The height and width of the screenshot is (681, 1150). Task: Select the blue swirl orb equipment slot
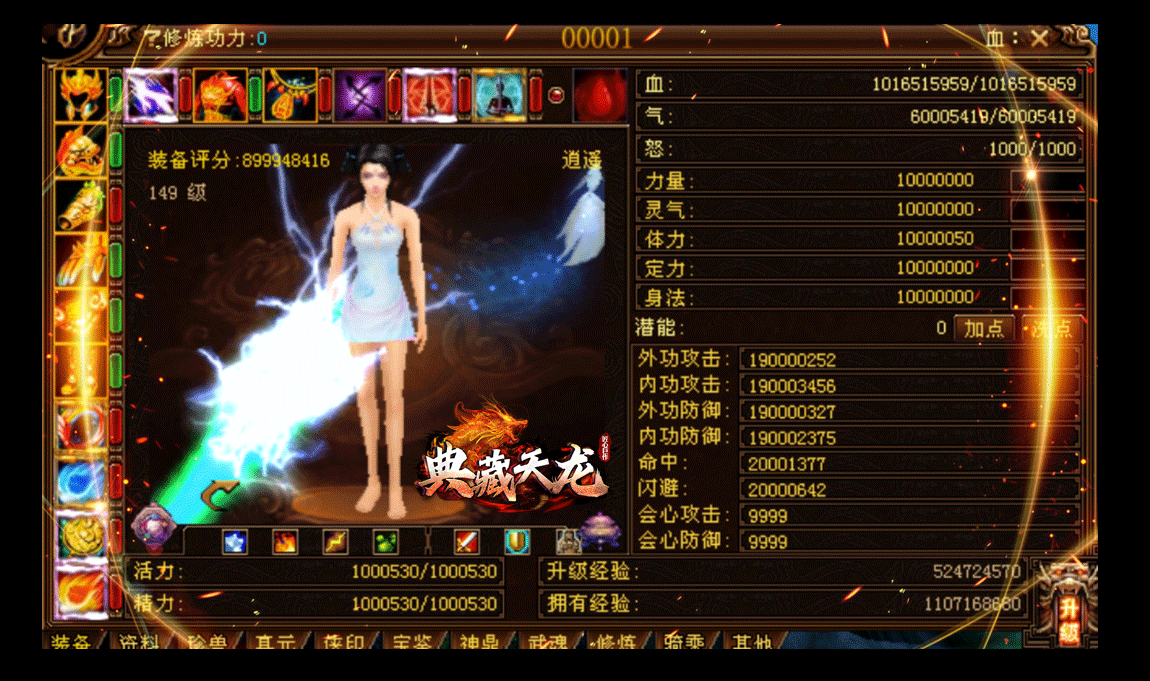tap(82, 481)
